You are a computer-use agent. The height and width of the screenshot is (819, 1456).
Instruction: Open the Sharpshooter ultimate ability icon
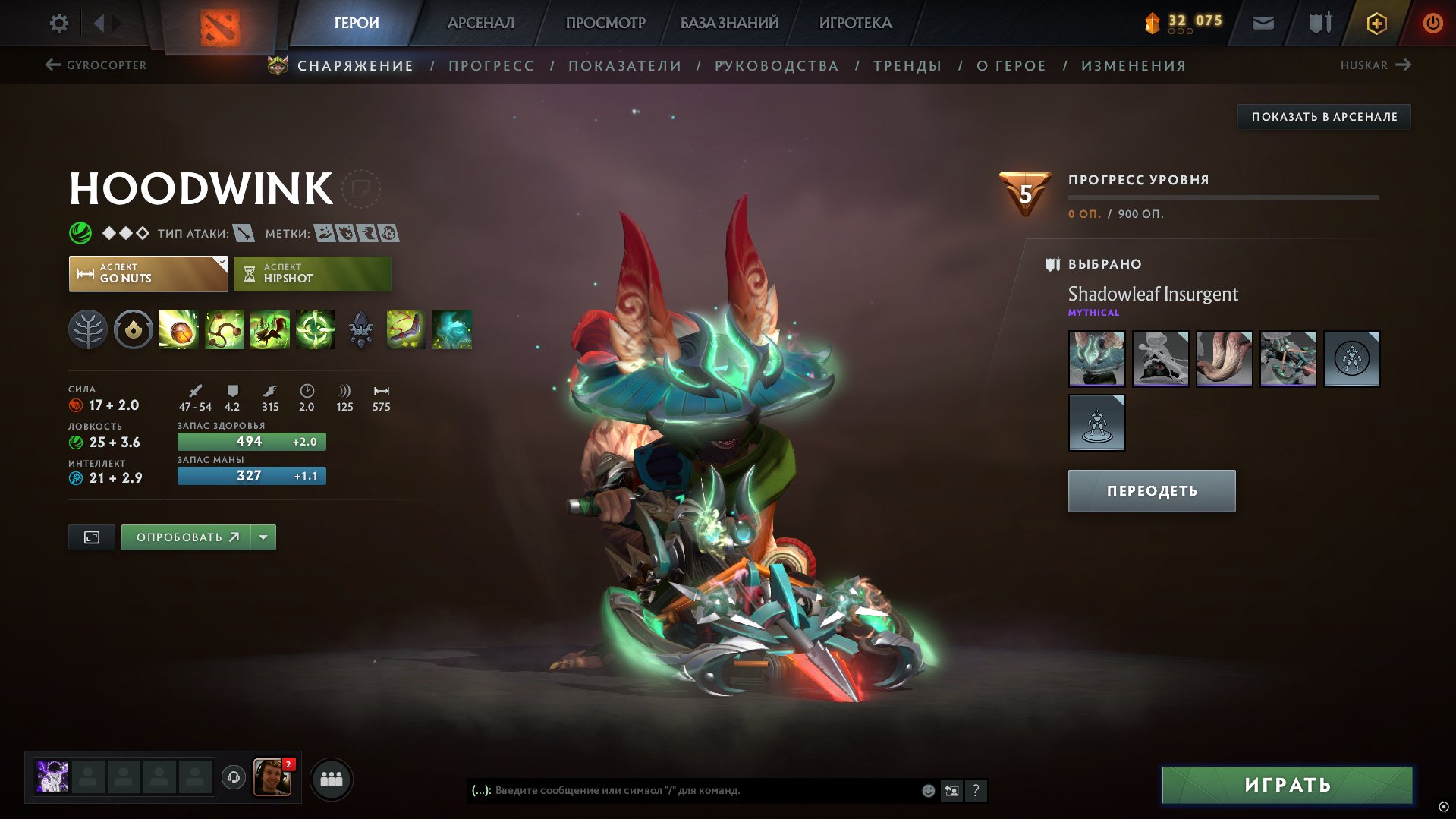(x=315, y=330)
